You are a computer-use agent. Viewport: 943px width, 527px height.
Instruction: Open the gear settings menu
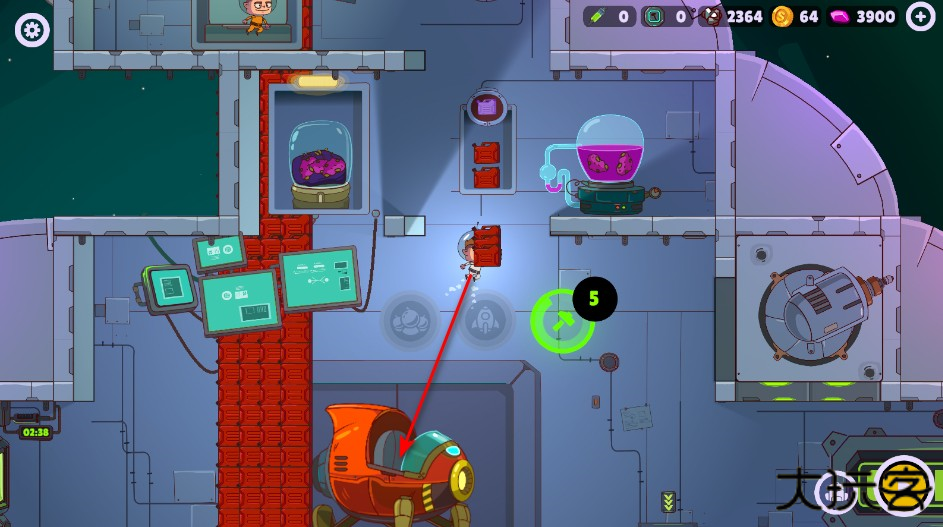32,30
